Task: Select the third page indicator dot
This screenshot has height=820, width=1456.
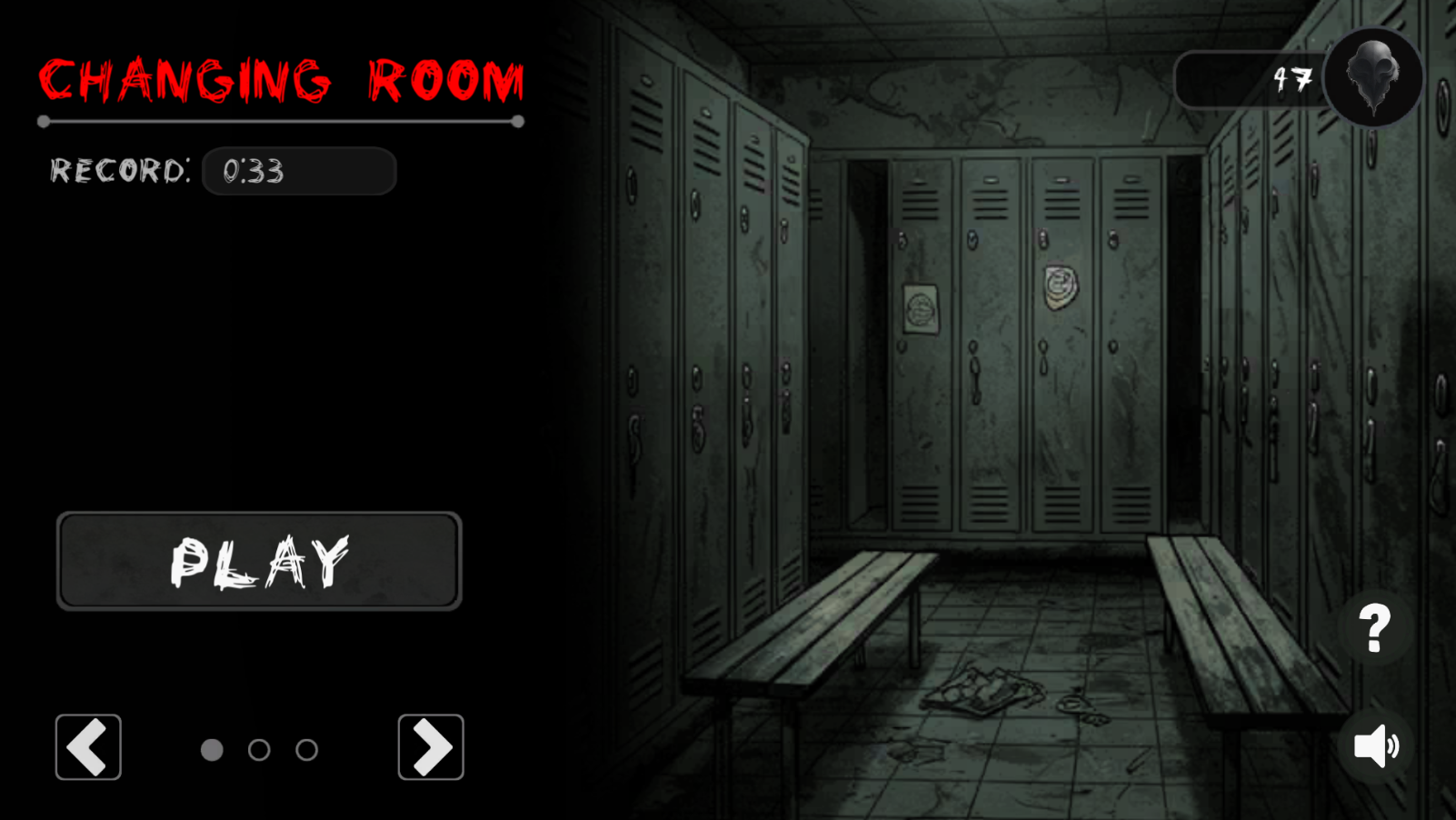Action: (x=306, y=750)
